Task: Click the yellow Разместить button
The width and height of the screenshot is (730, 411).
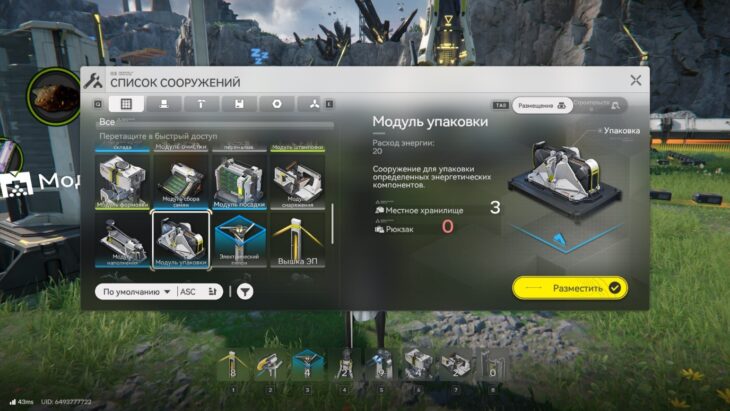Action: [x=570, y=288]
